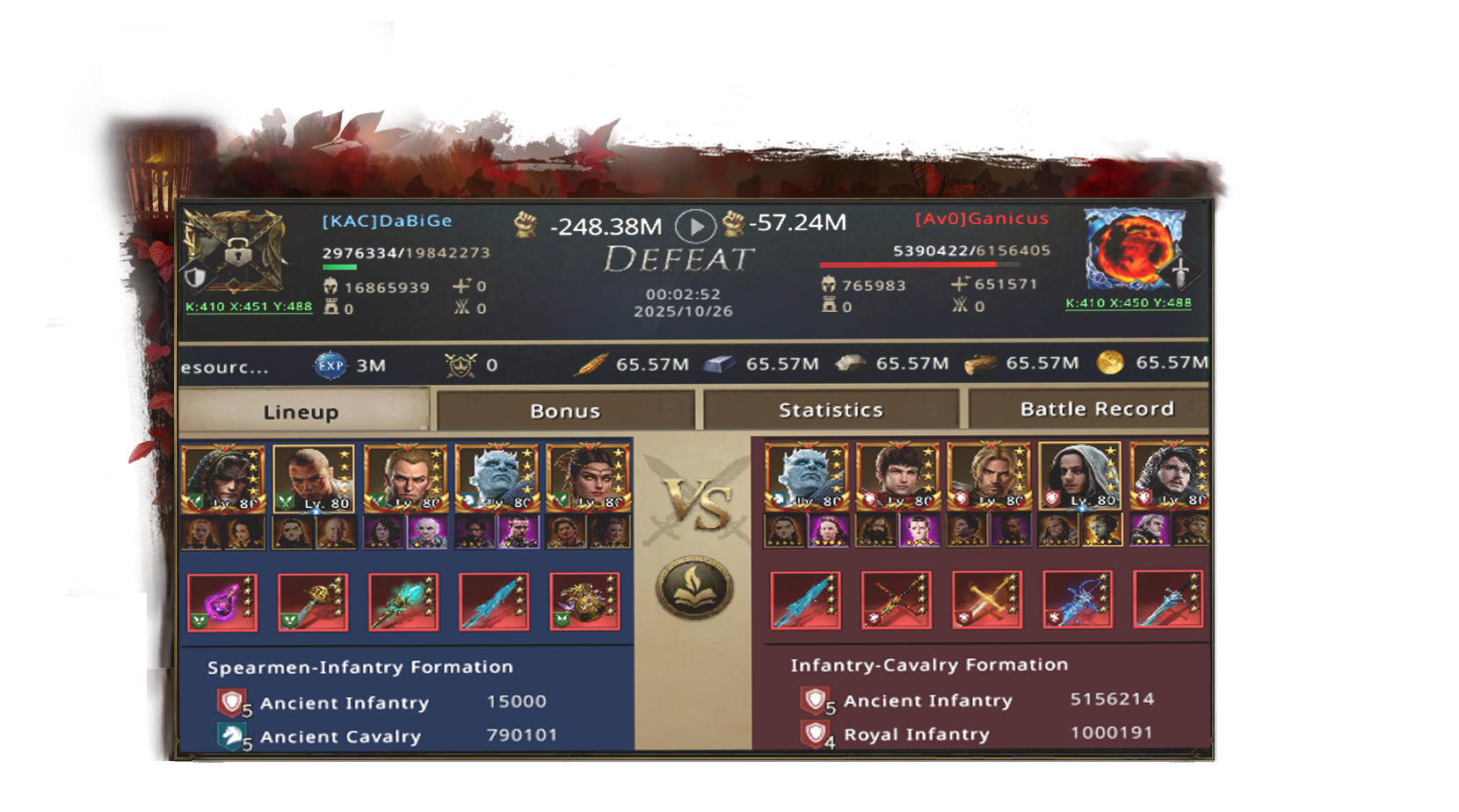The image size is (1459, 812).
Task: Choose the blue lightning staff slot
Action: coord(1078,600)
